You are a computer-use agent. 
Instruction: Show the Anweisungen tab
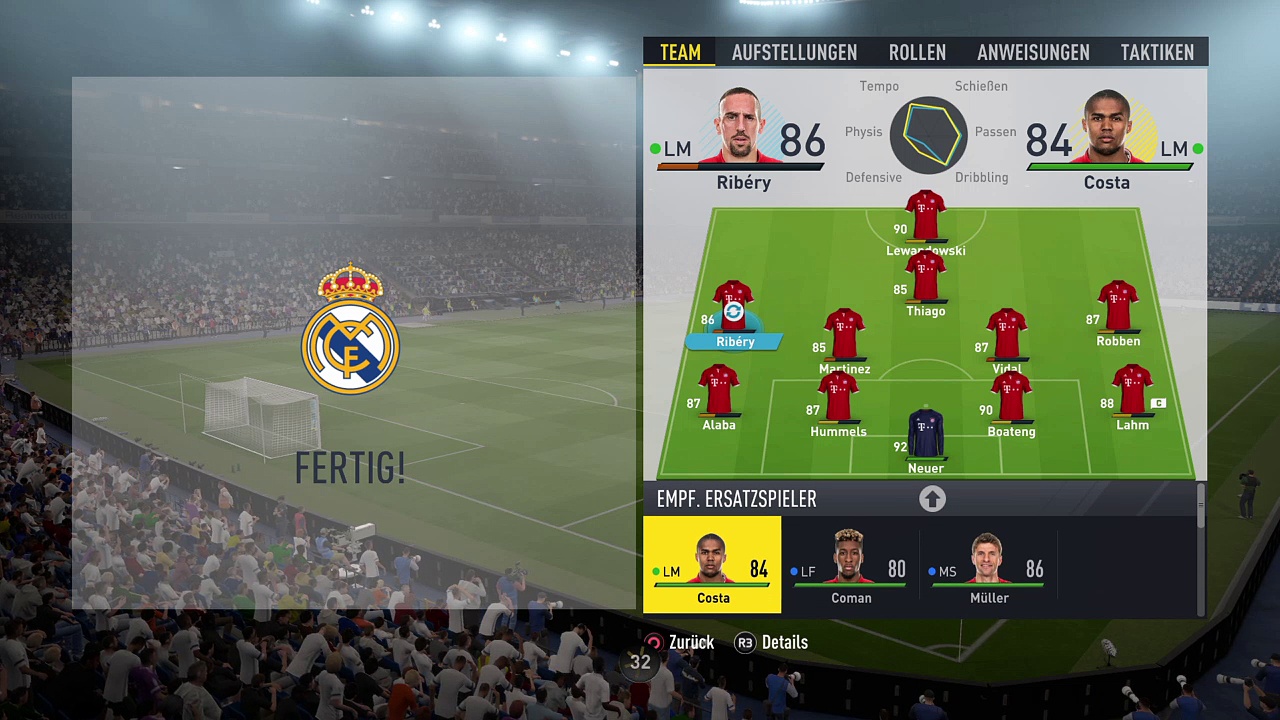(x=1033, y=52)
